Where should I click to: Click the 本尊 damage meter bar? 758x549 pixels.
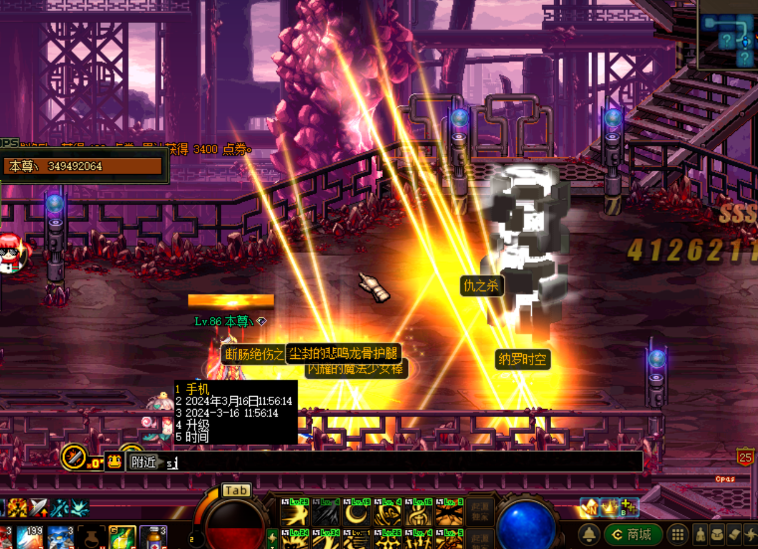coord(84,166)
